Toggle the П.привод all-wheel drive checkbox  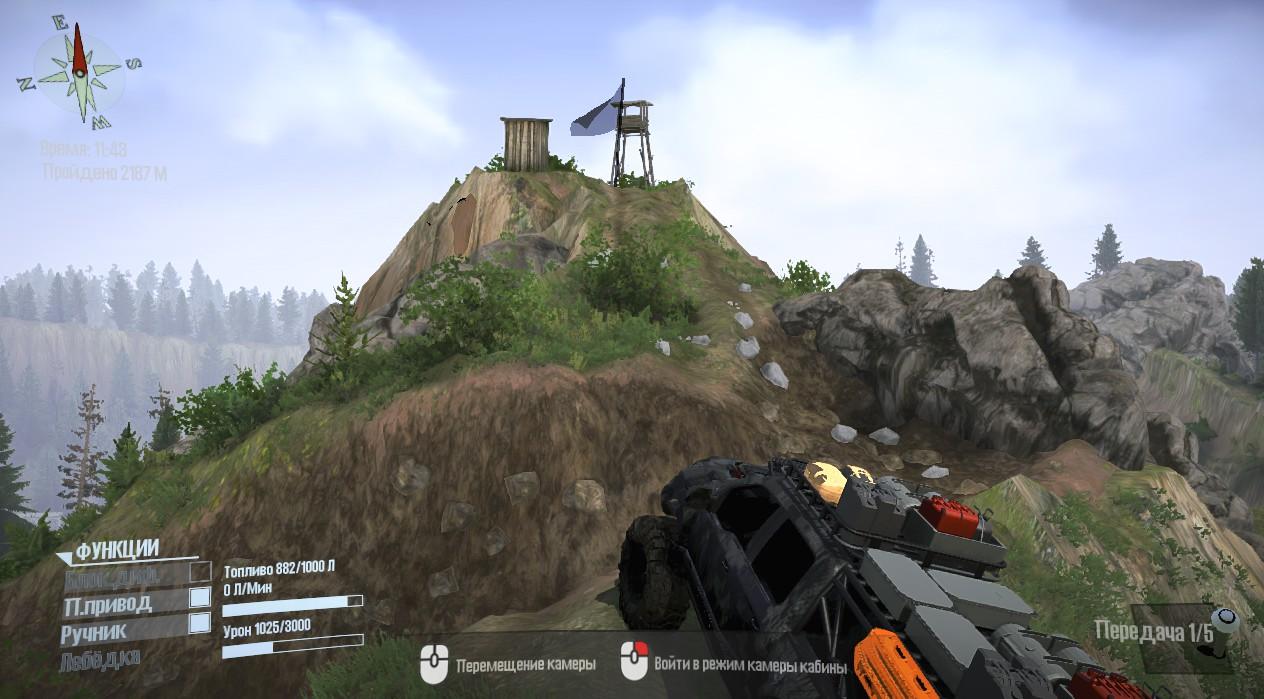200,597
